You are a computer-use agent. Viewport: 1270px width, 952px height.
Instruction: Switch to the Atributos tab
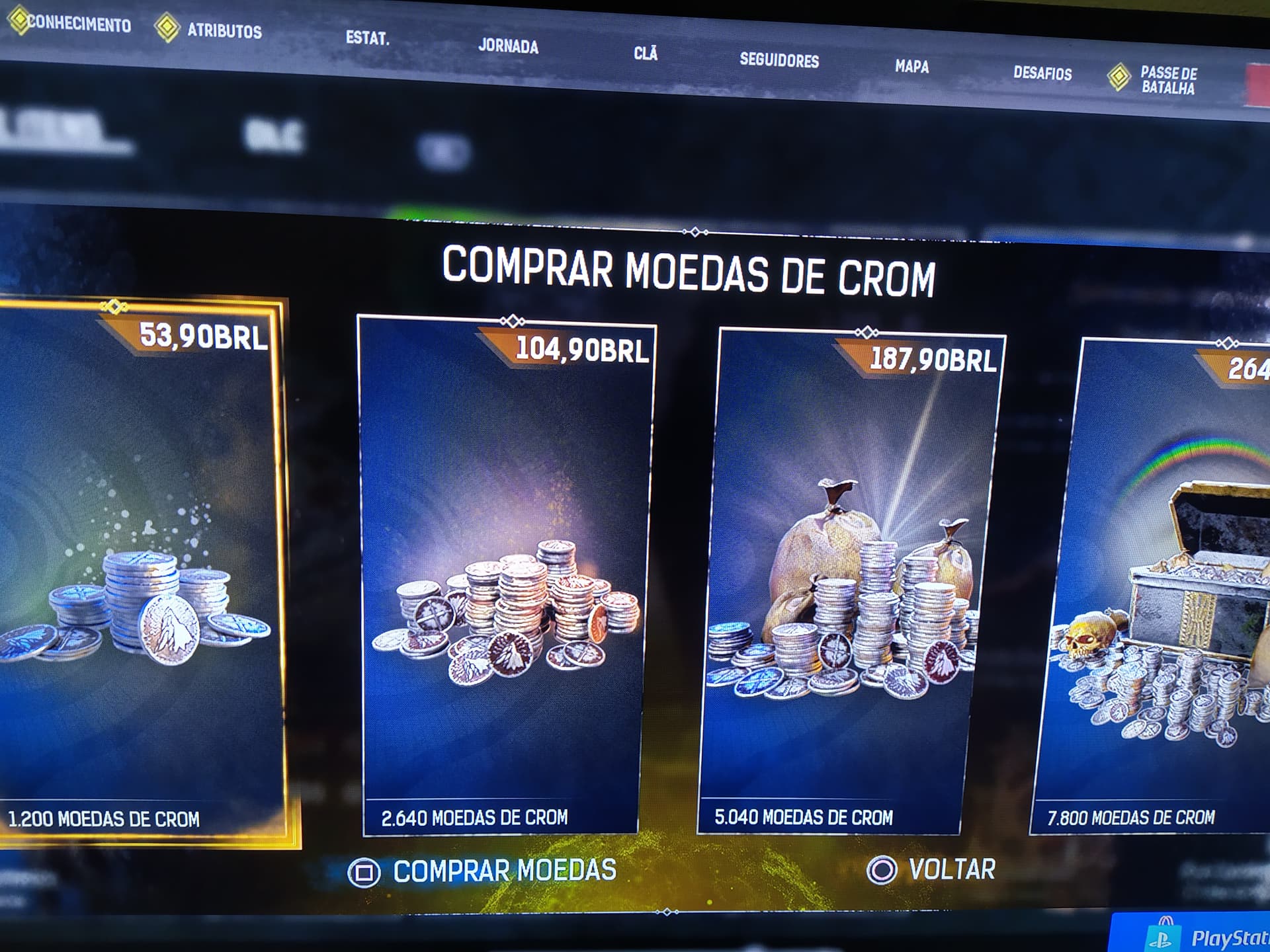pos(225,30)
